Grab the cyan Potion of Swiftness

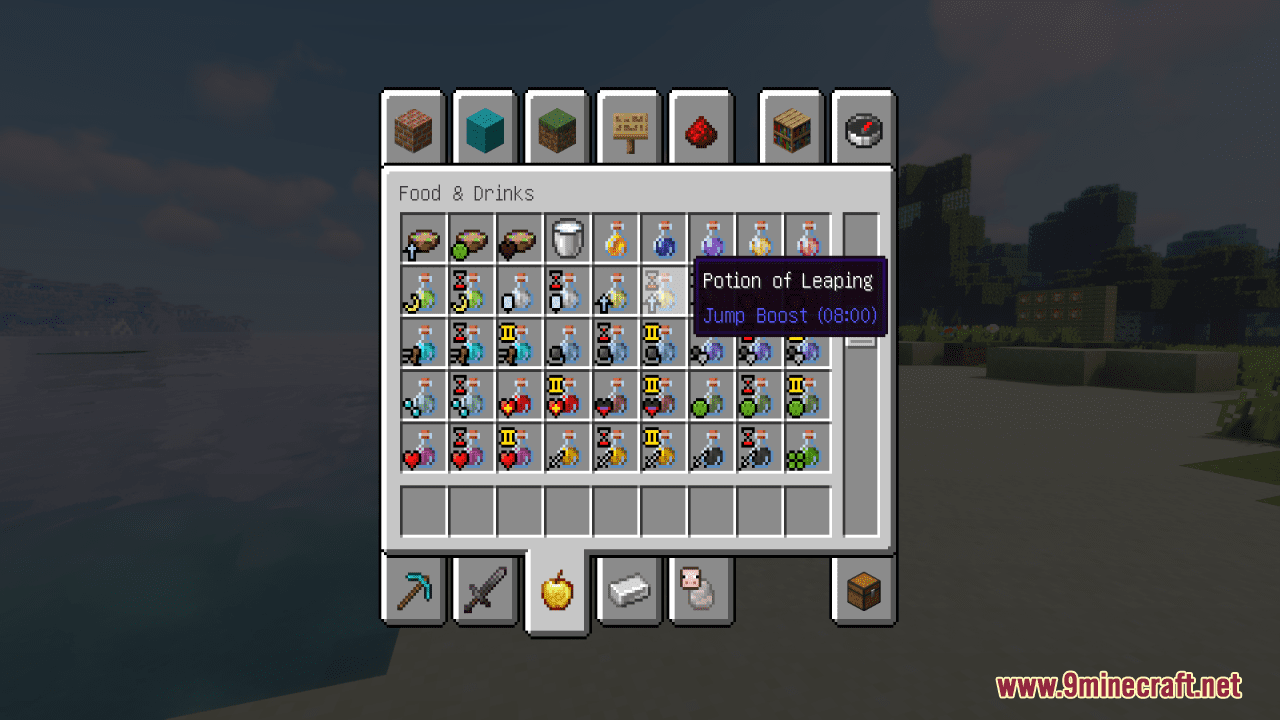421,344
